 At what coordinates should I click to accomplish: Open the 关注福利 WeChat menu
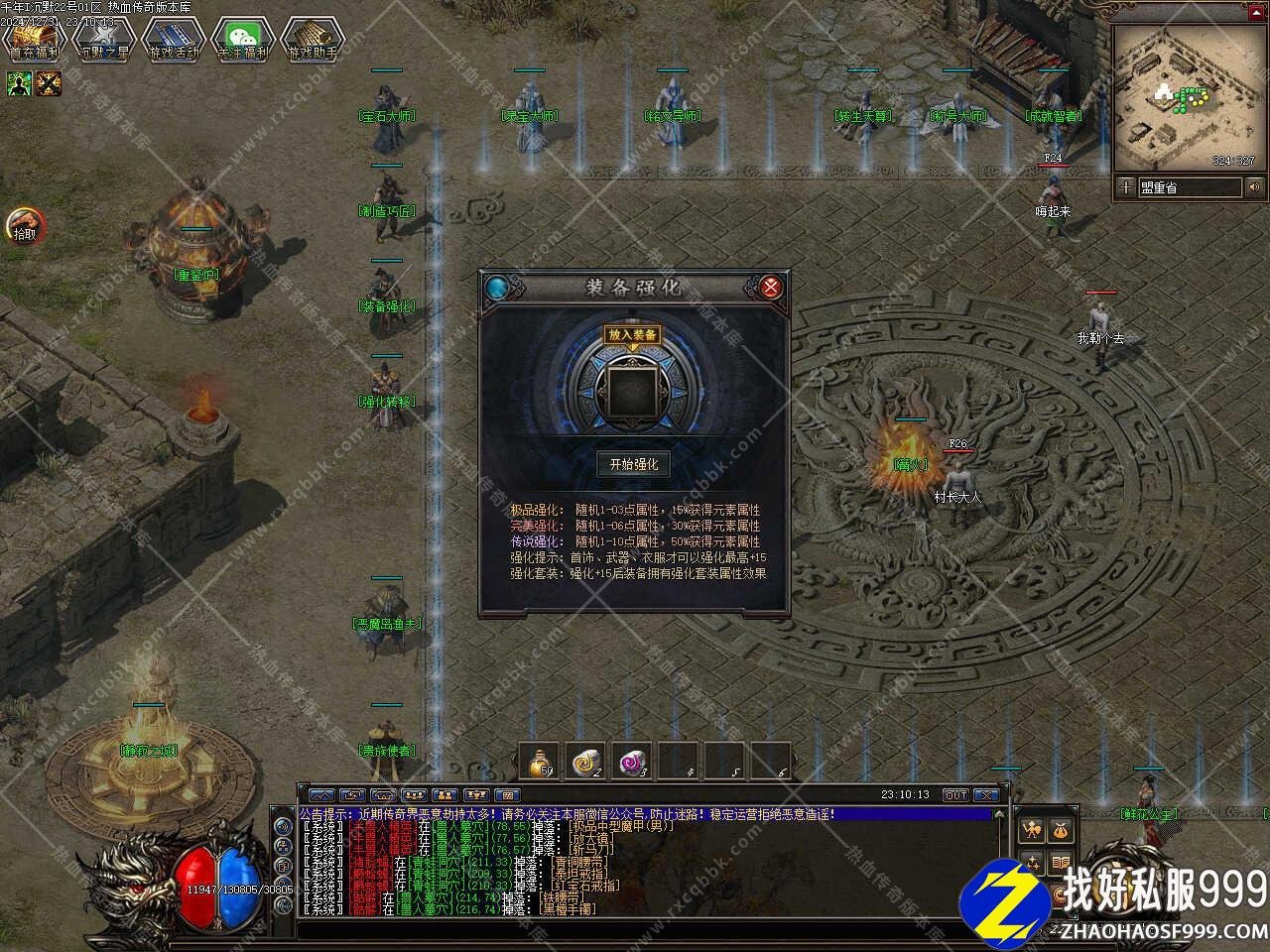point(243,40)
